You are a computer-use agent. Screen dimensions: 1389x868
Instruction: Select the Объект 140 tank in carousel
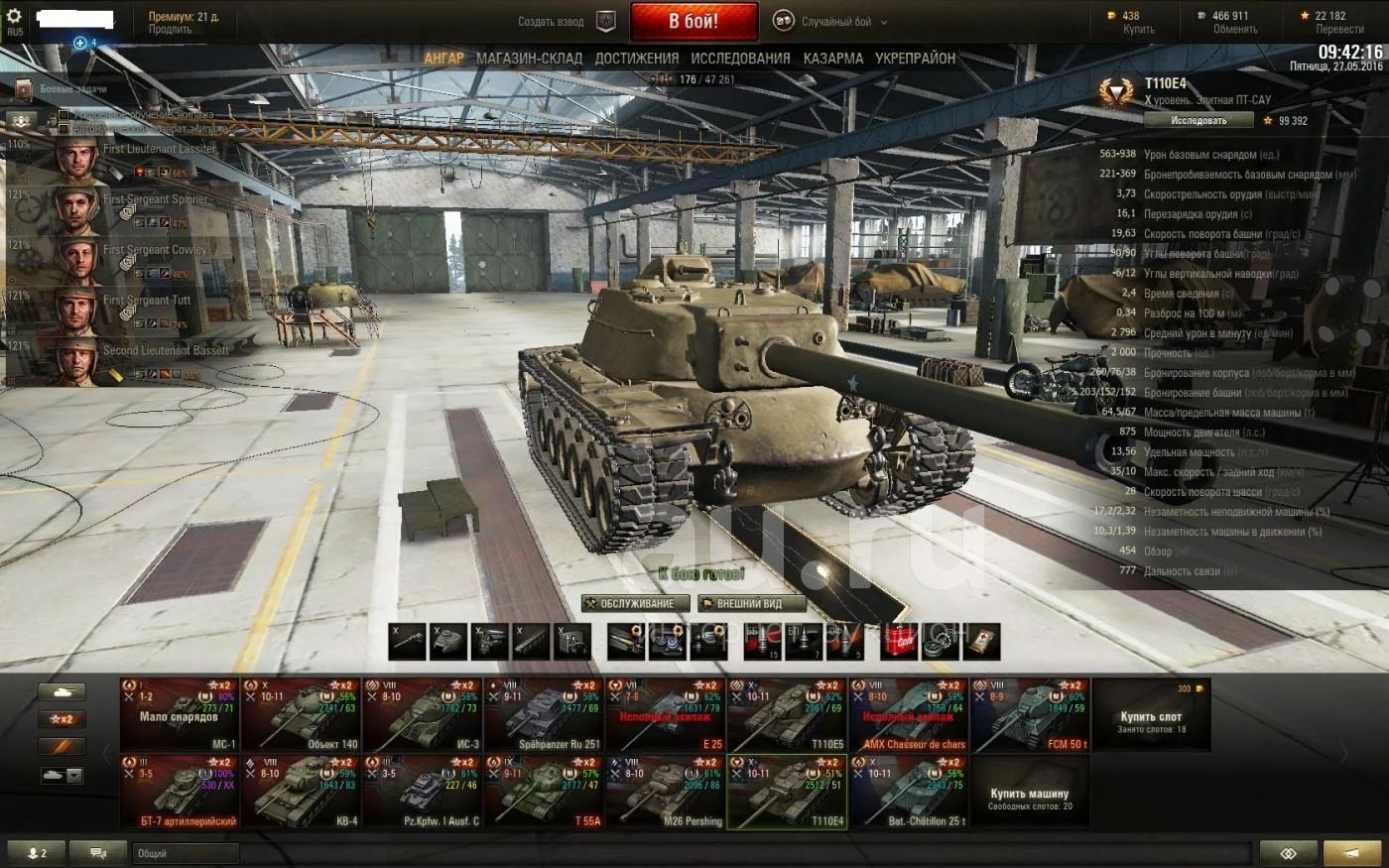(x=301, y=715)
